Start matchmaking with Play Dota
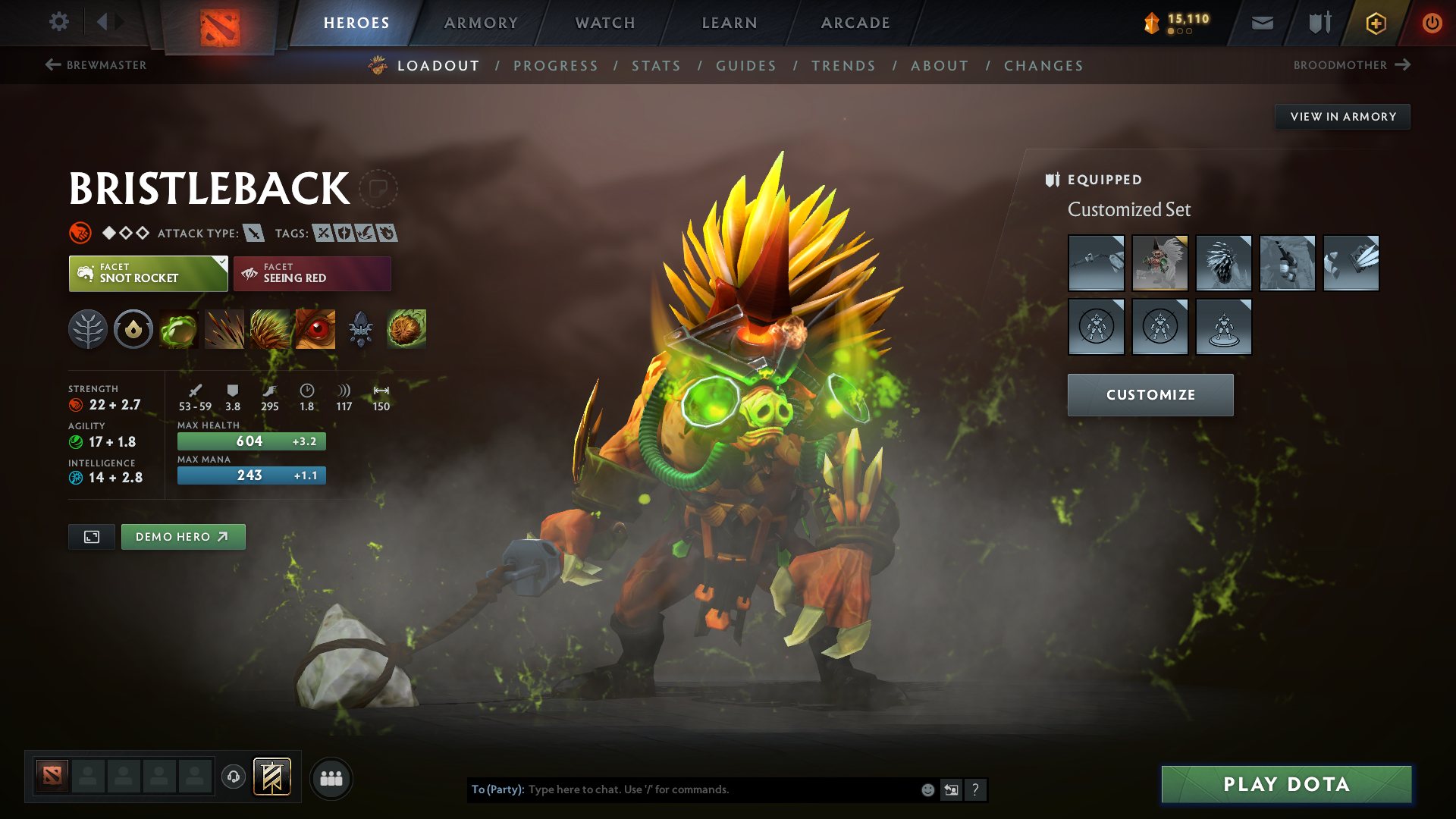 point(1286,784)
